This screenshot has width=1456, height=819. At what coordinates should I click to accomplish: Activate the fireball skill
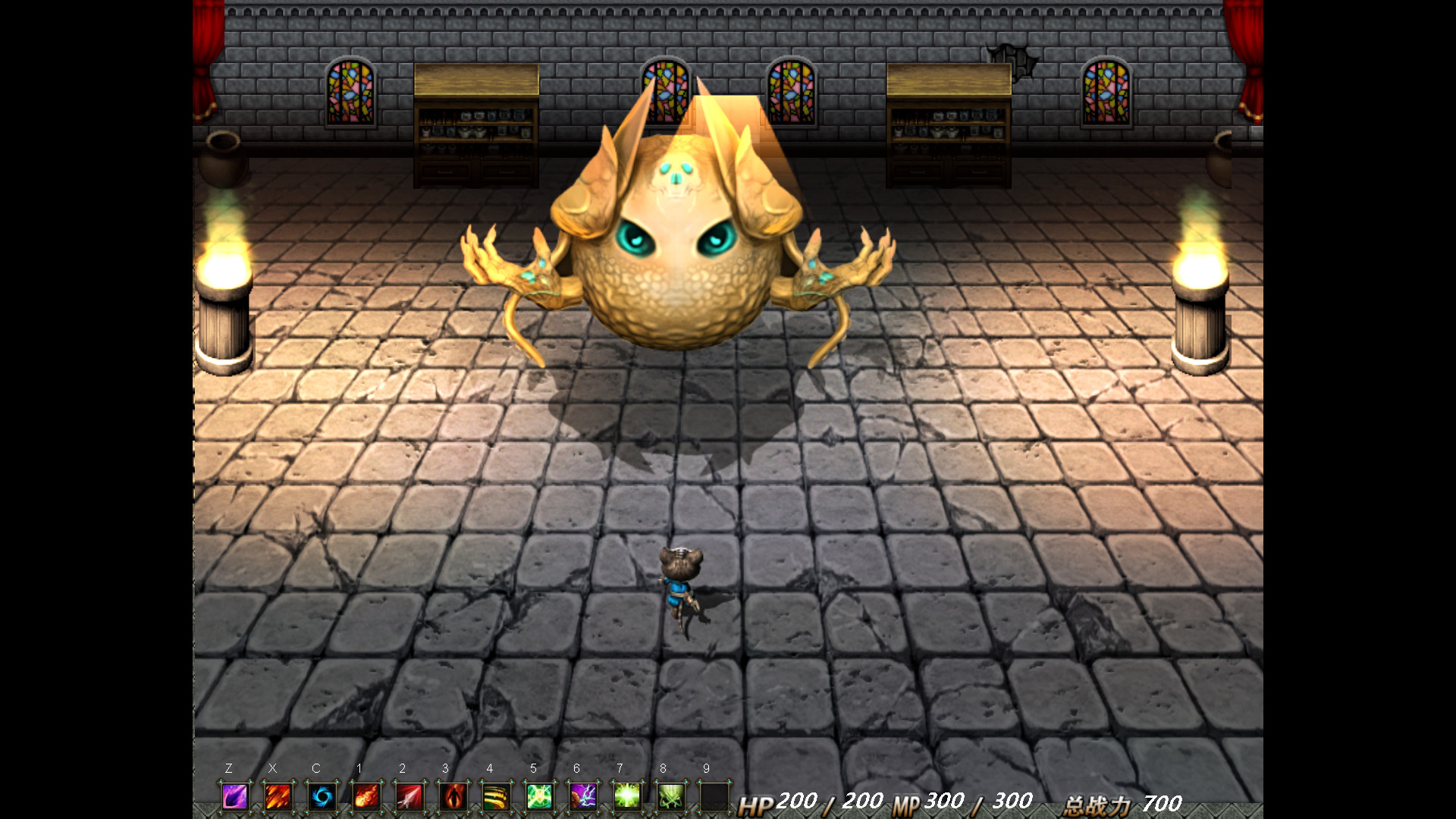click(366, 796)
